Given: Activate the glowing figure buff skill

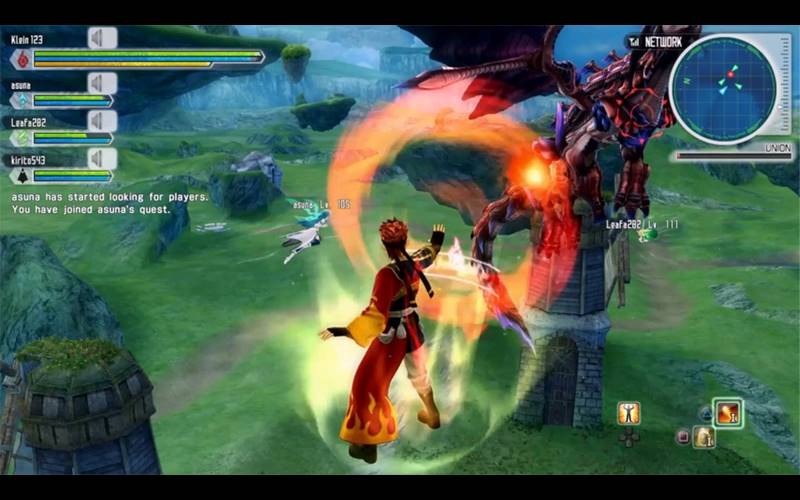Looking at the screenshot, I should click(628, 412).
